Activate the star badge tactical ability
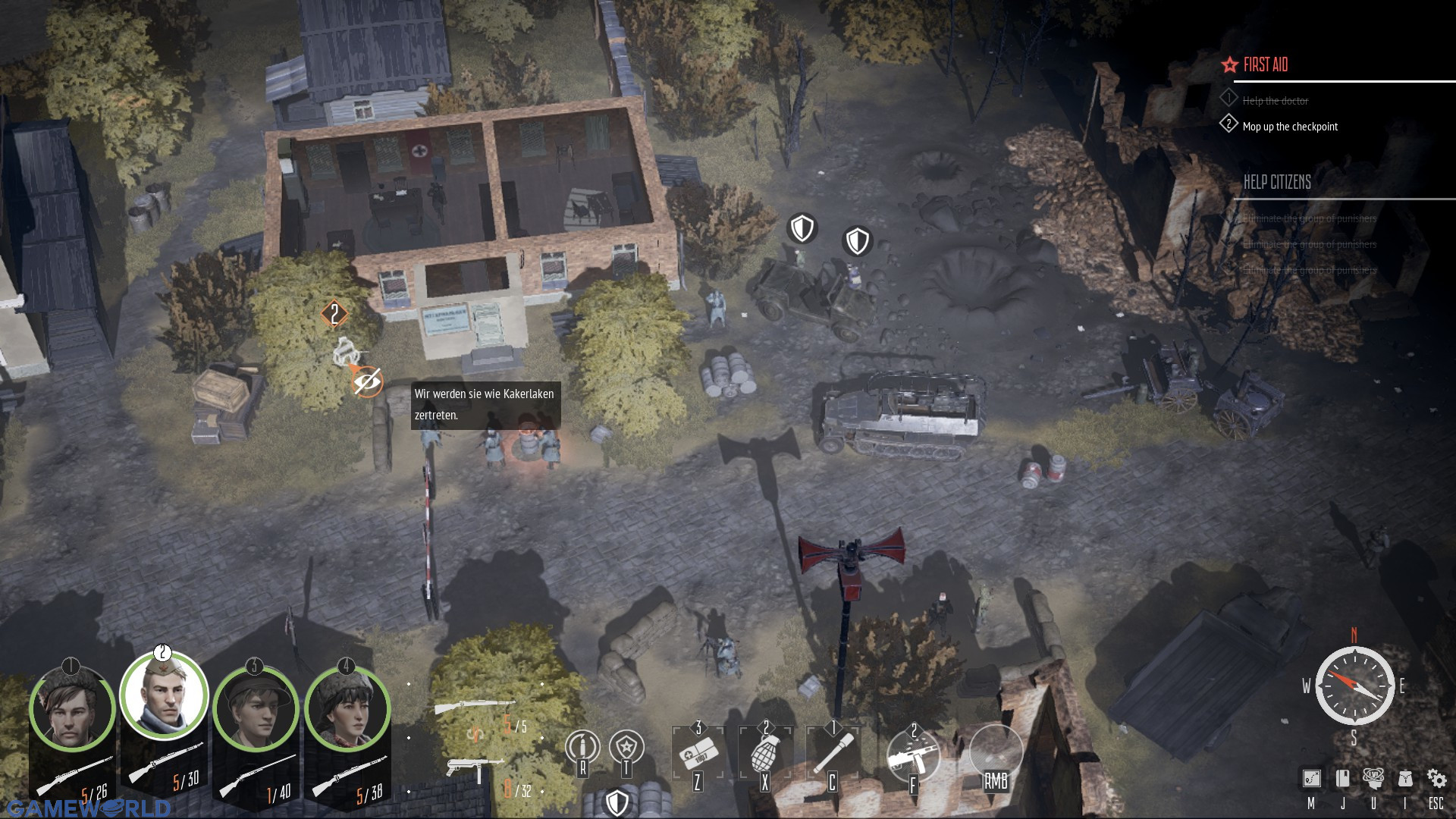 point(626,747)
